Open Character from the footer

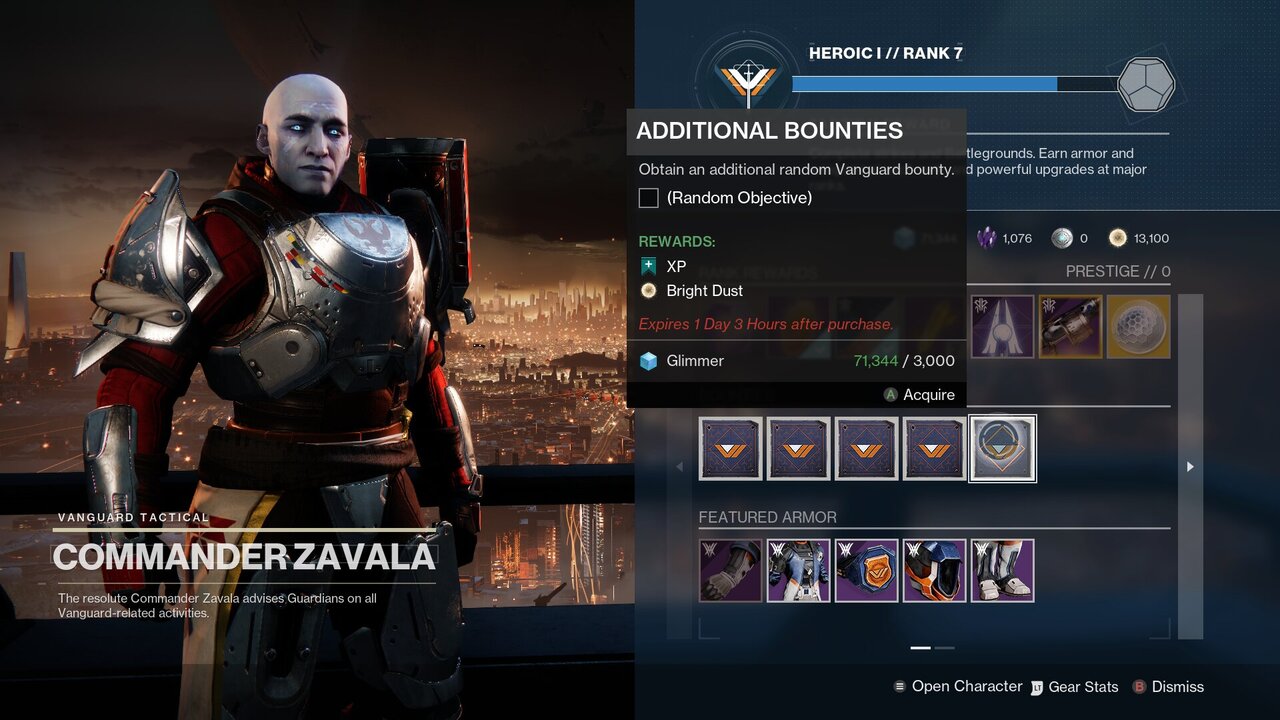(957, 687)
